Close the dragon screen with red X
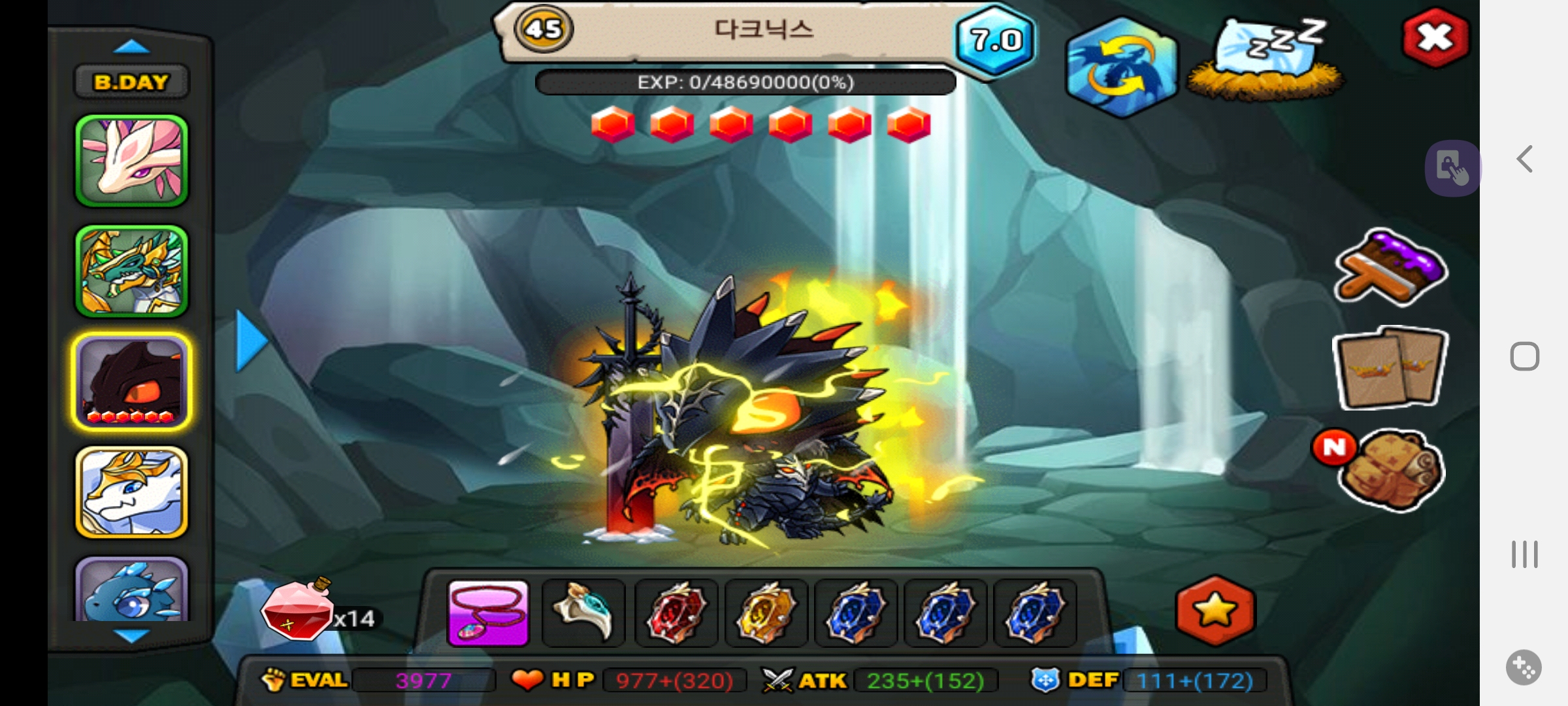 coord(1435,38)
